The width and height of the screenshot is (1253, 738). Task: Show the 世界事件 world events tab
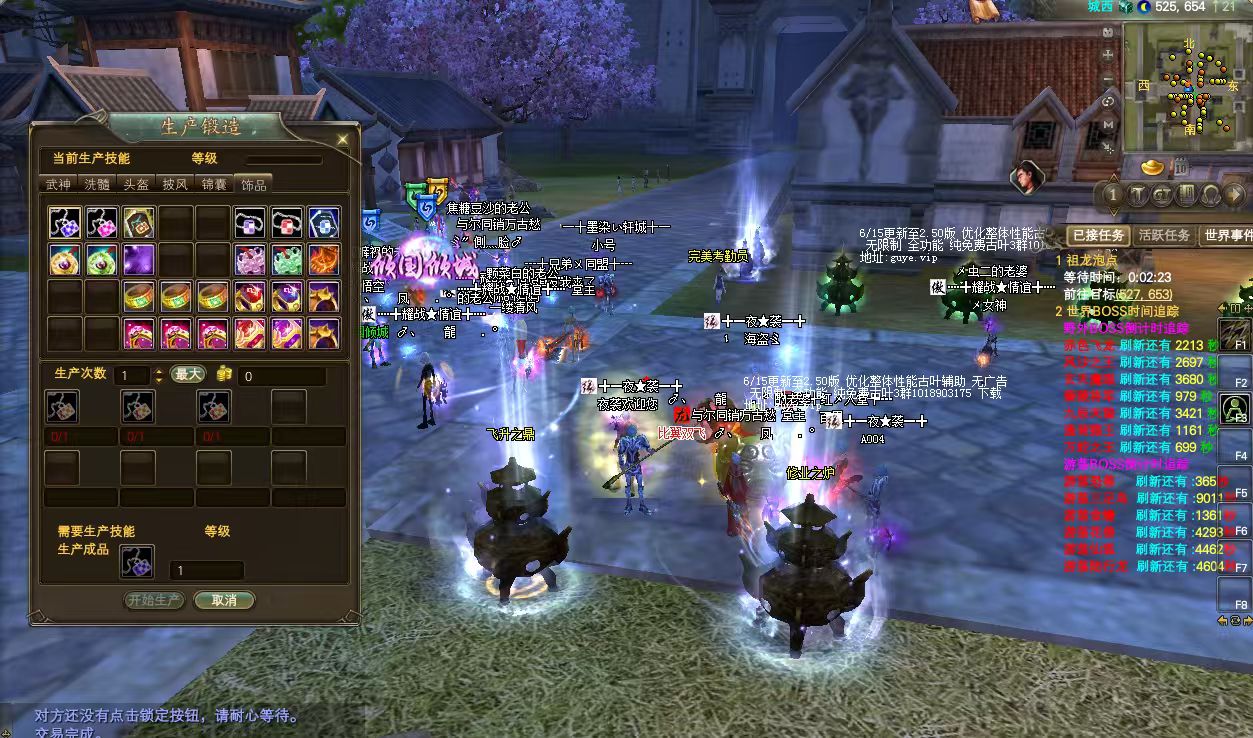pos(1227,235)
